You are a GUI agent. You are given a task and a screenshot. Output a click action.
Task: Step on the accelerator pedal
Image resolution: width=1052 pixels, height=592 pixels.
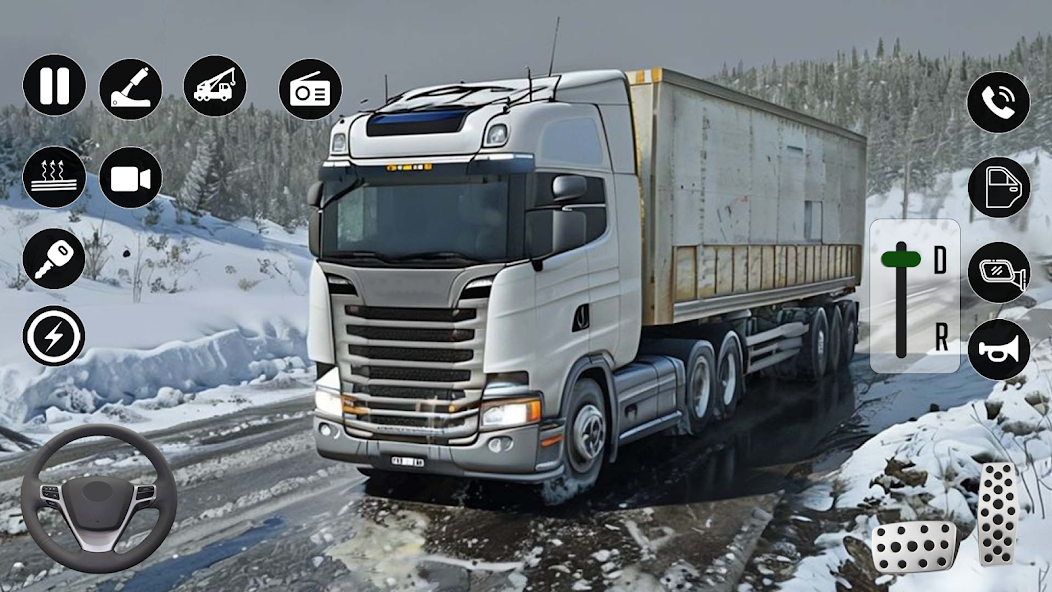coord(997,514)
